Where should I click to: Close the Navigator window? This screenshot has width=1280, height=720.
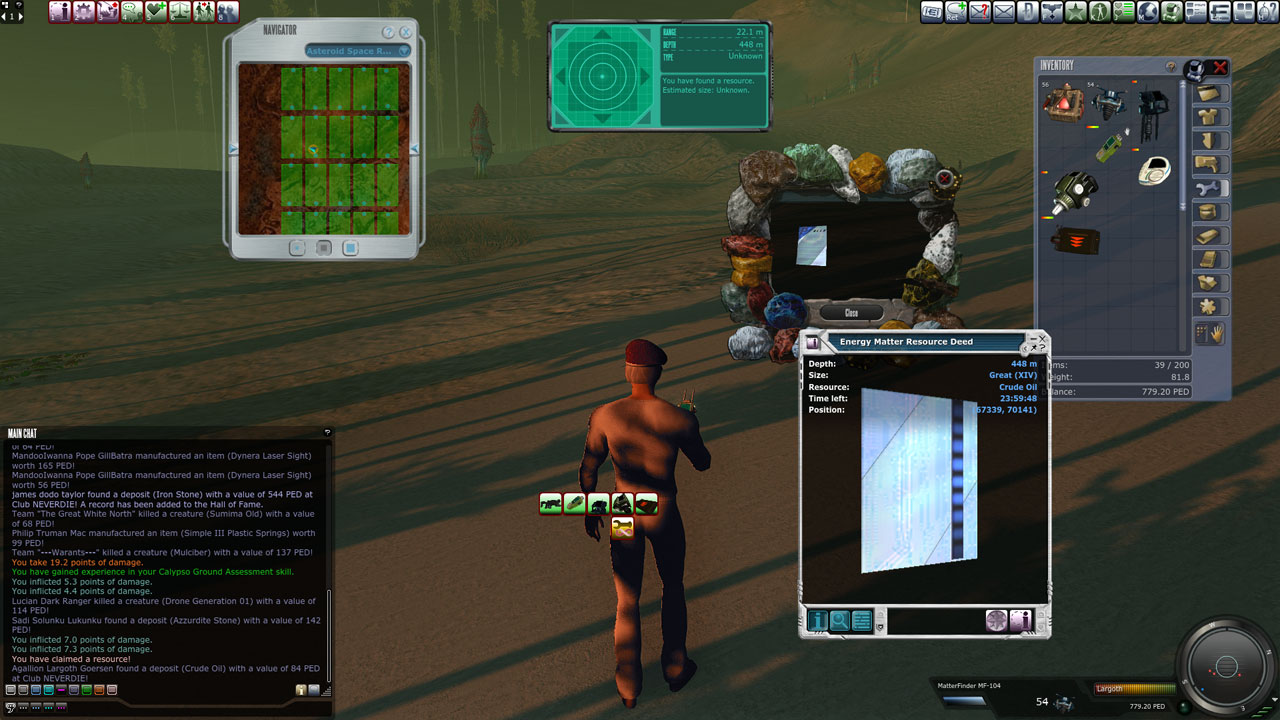coord(406,32)
